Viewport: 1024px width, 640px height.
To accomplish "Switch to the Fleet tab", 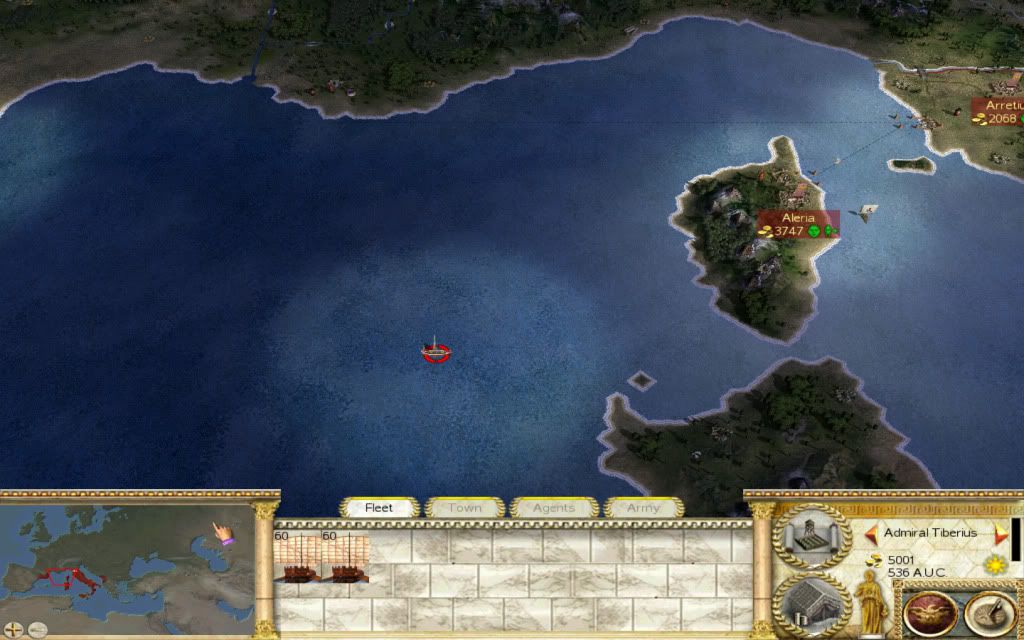I will click(379, 508).
